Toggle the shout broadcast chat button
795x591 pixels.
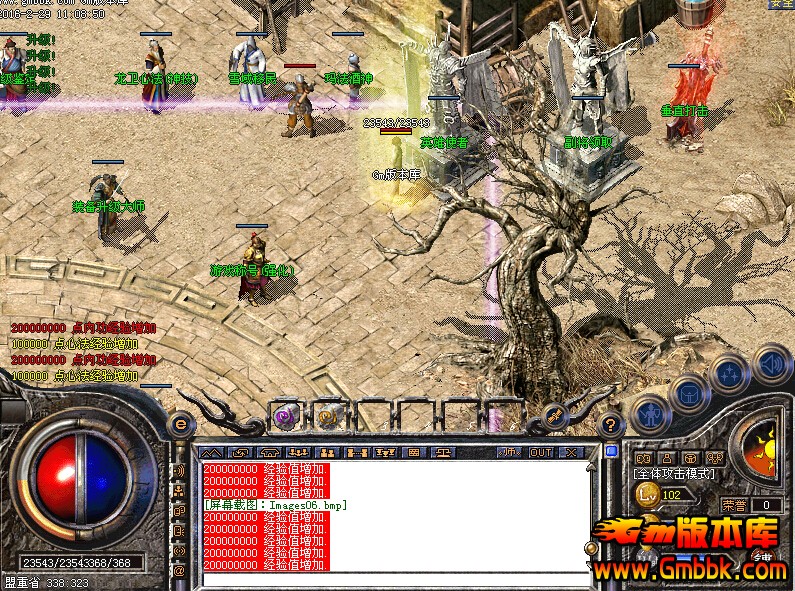pos(180,470)
